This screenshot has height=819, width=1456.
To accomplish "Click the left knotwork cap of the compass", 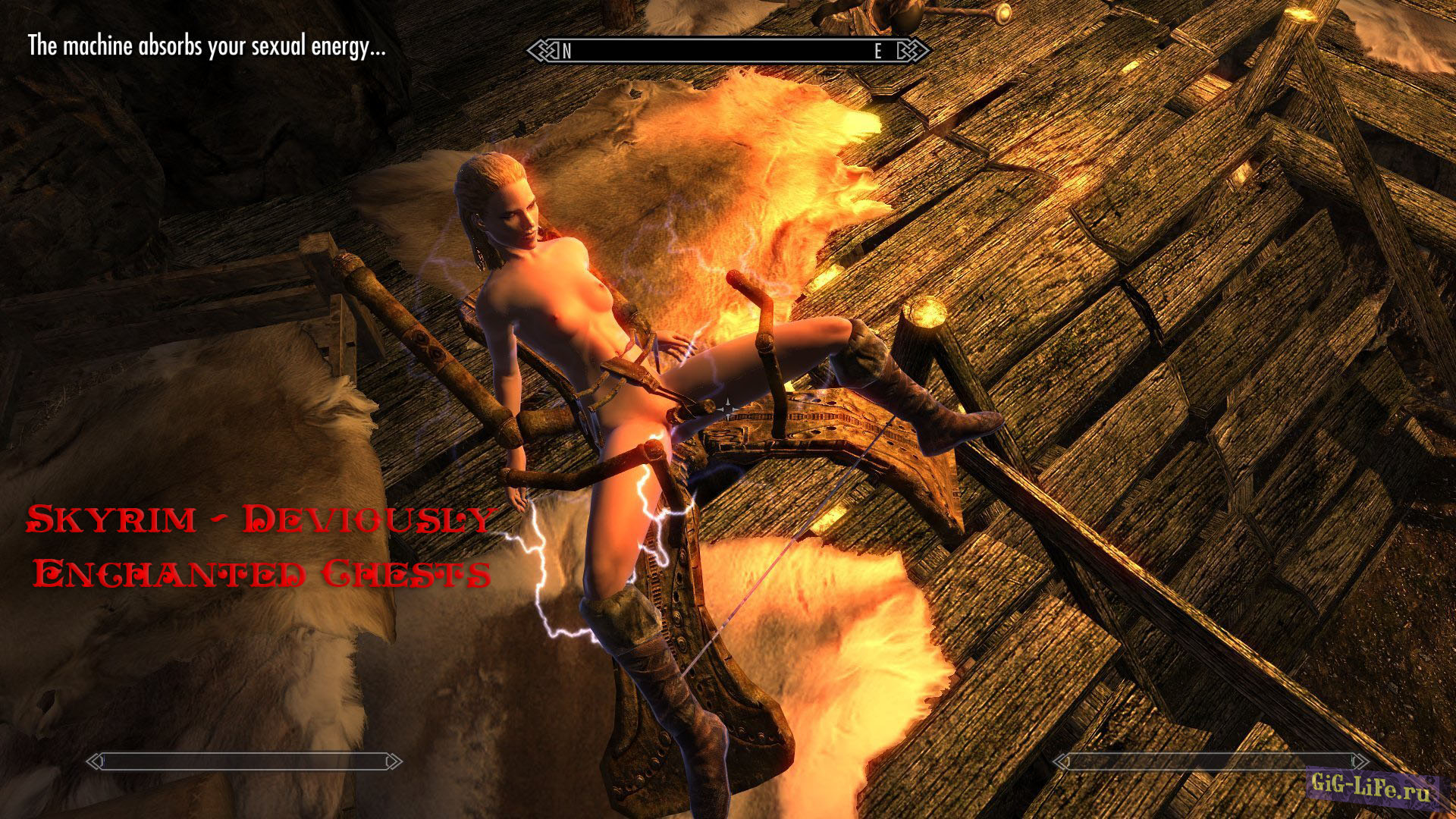I will (541, 51).
